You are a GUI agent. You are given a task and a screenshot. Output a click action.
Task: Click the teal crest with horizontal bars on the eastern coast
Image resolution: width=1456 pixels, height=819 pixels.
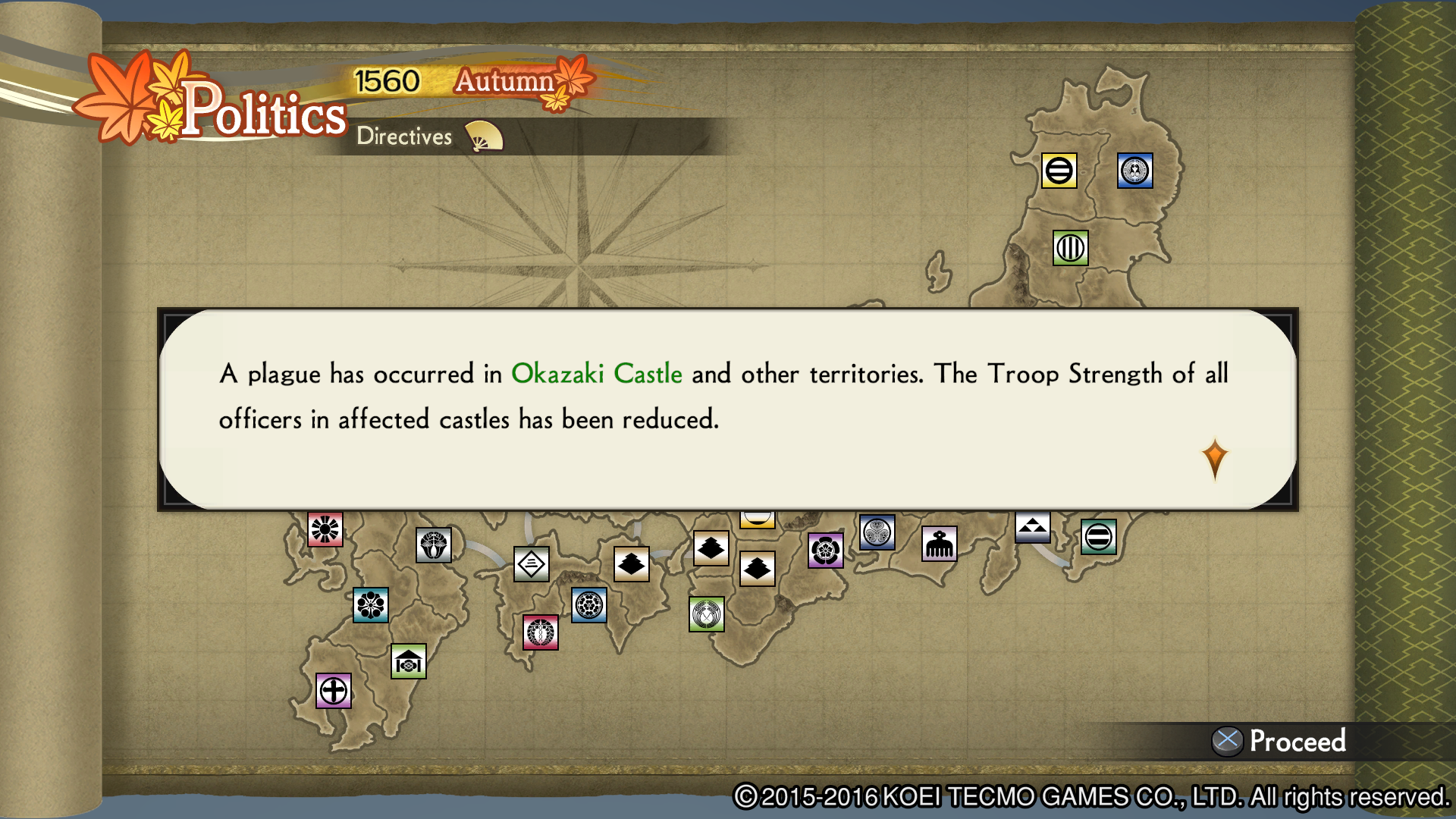point(1099,540)
